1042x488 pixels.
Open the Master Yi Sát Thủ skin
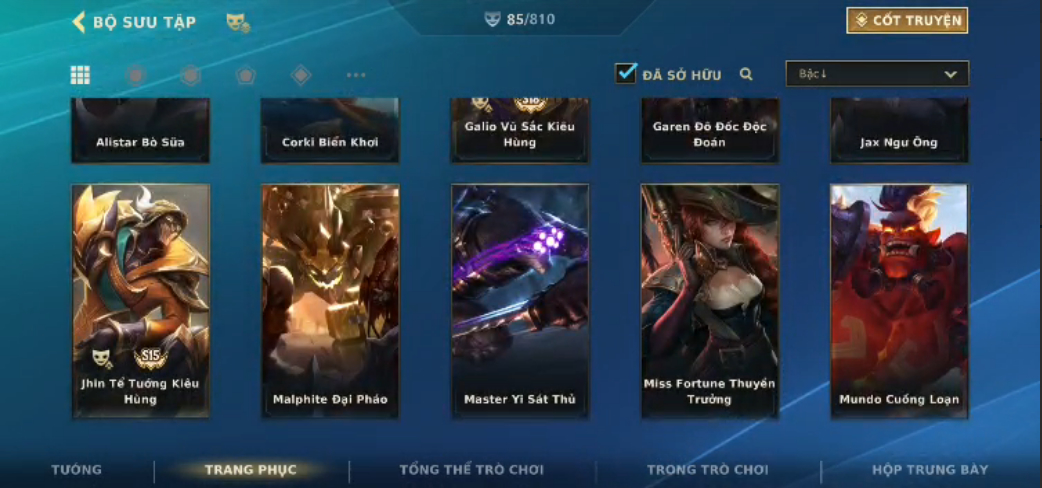tap(520, 300)
